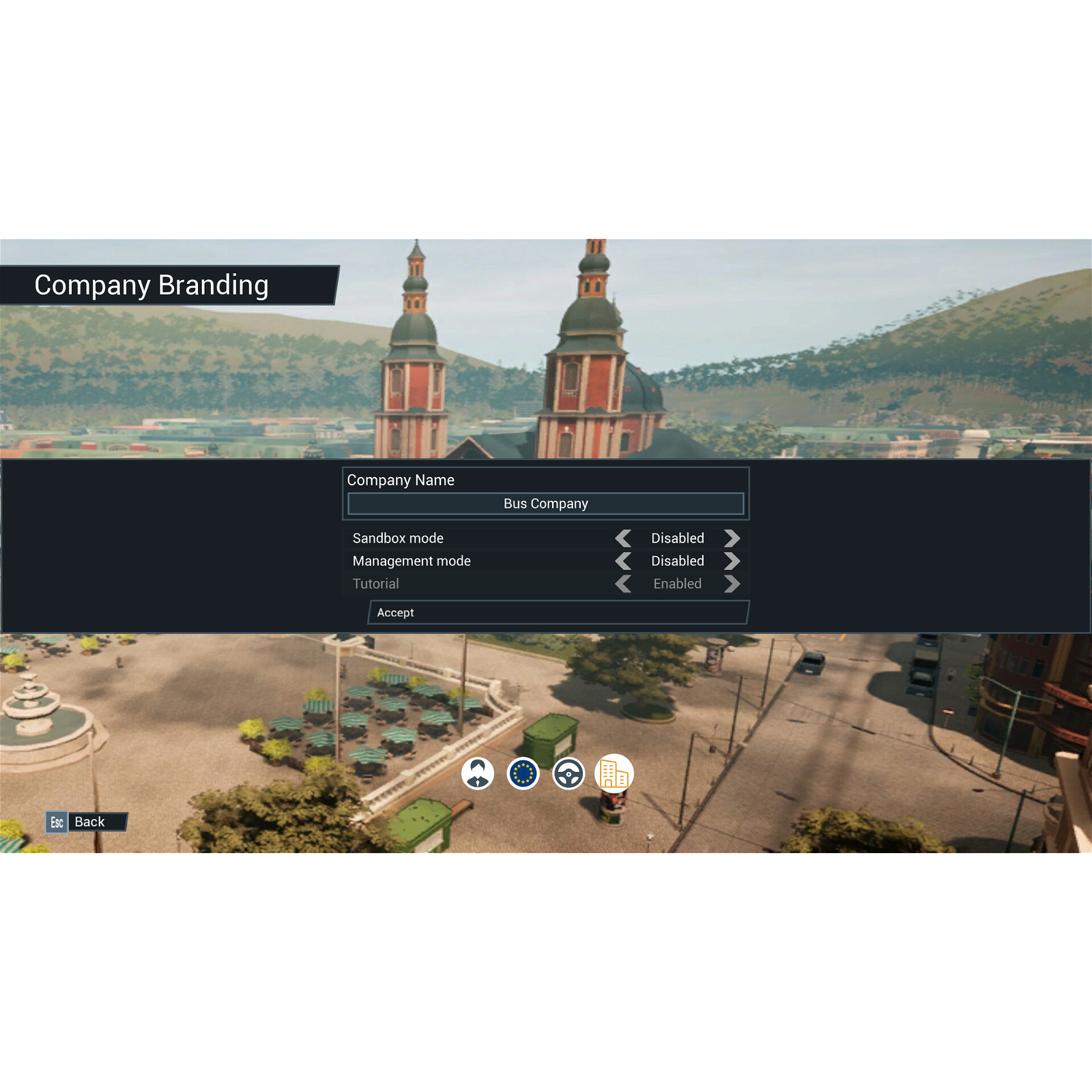This screenshot has width=1092, height=1092.
Task: Open the EU flag region icon
Action: [524, 773]
